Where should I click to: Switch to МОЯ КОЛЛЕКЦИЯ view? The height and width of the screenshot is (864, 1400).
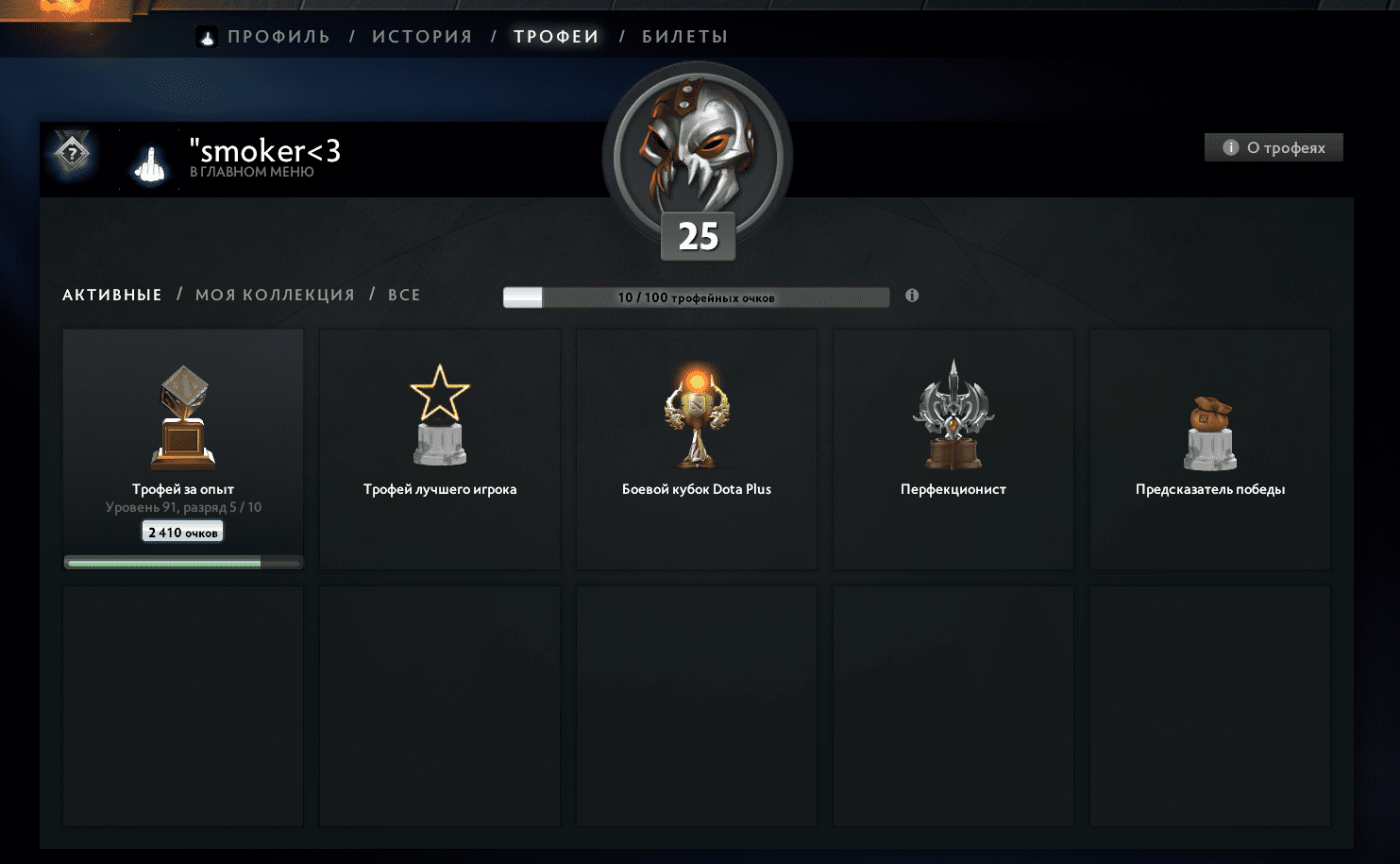pyautogui.click(x=274, y=294)
